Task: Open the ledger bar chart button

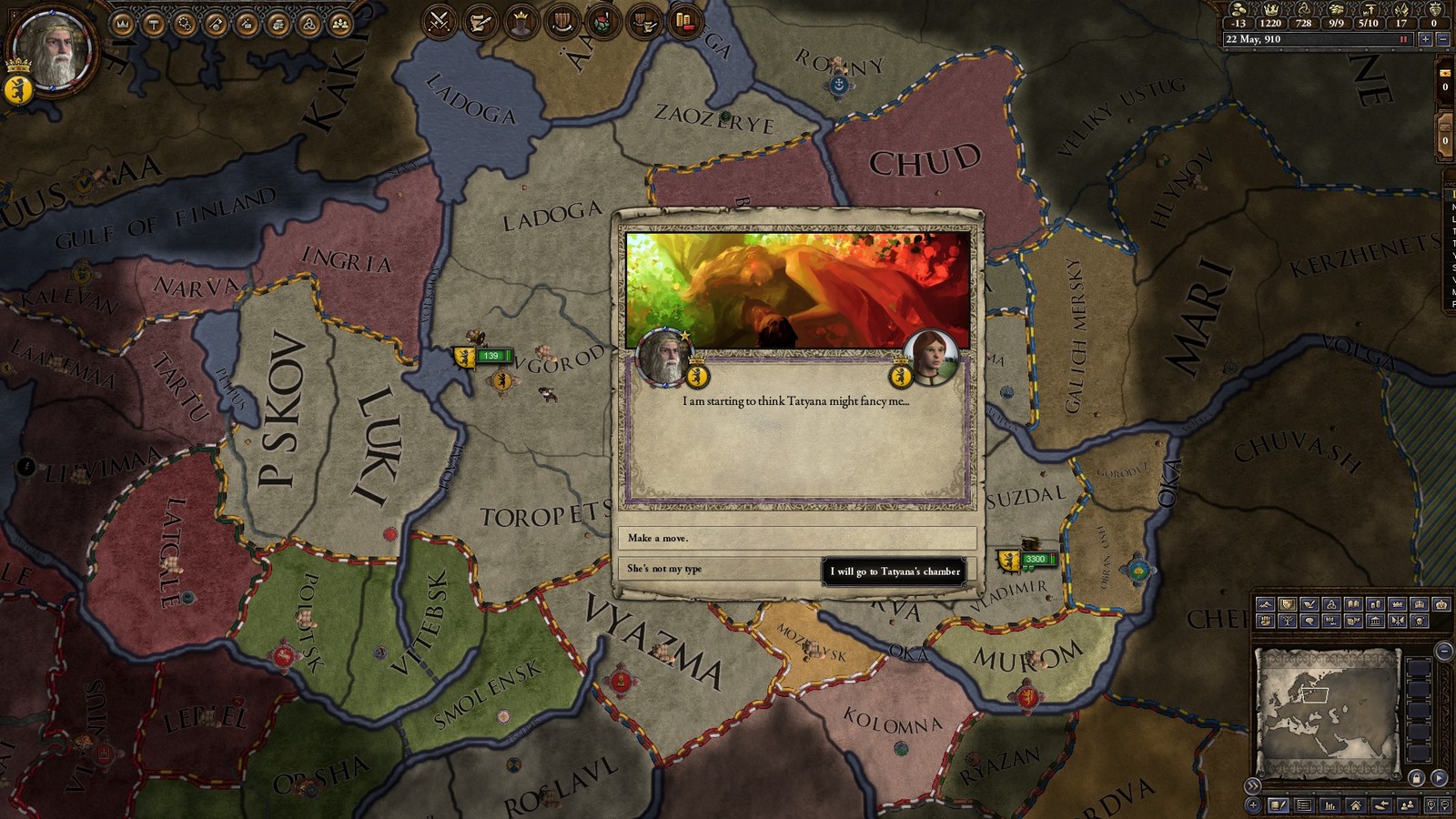Action: (x=1330, y=805)
